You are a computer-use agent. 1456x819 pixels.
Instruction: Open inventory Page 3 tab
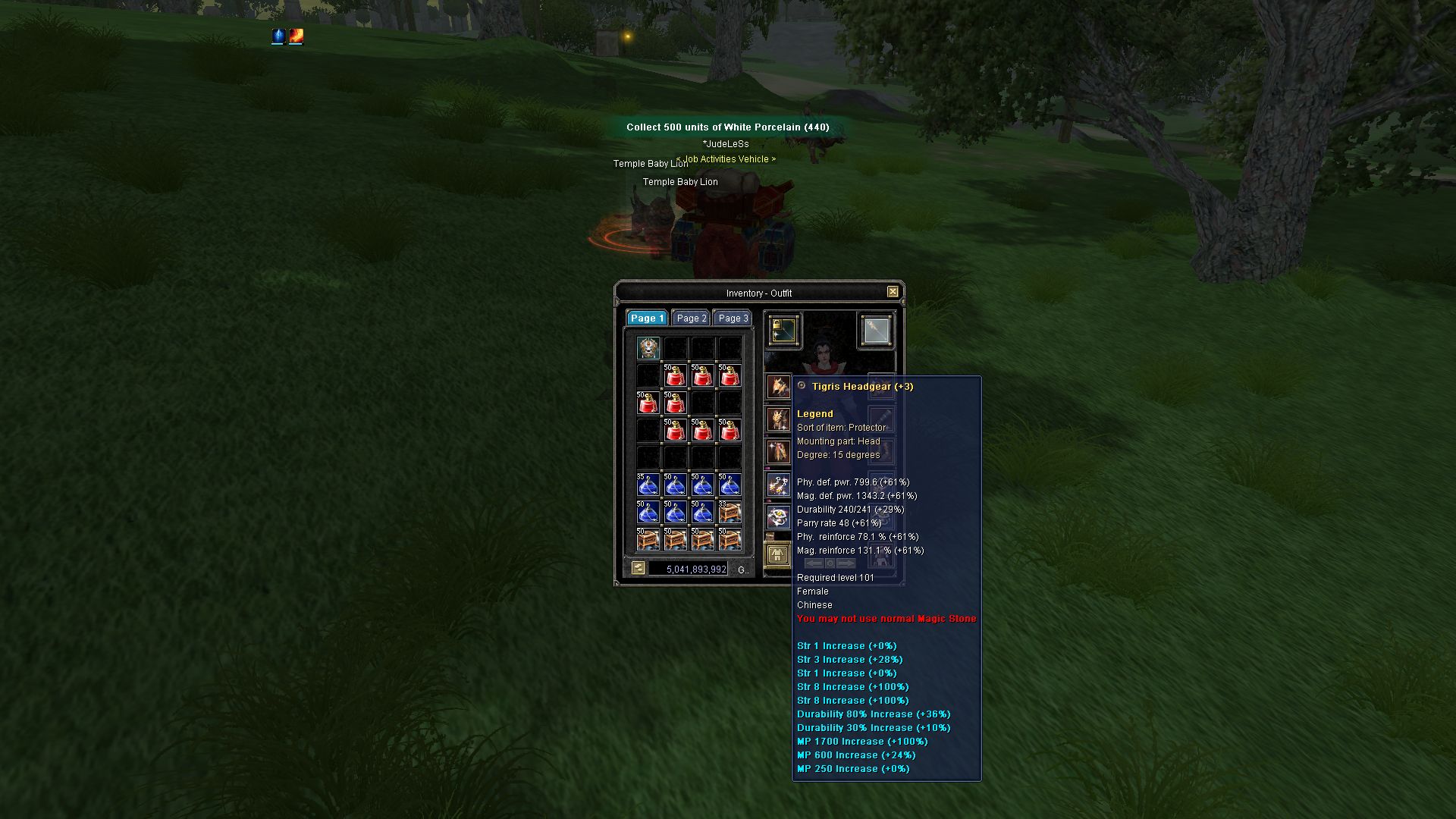[x=733, y=318]
